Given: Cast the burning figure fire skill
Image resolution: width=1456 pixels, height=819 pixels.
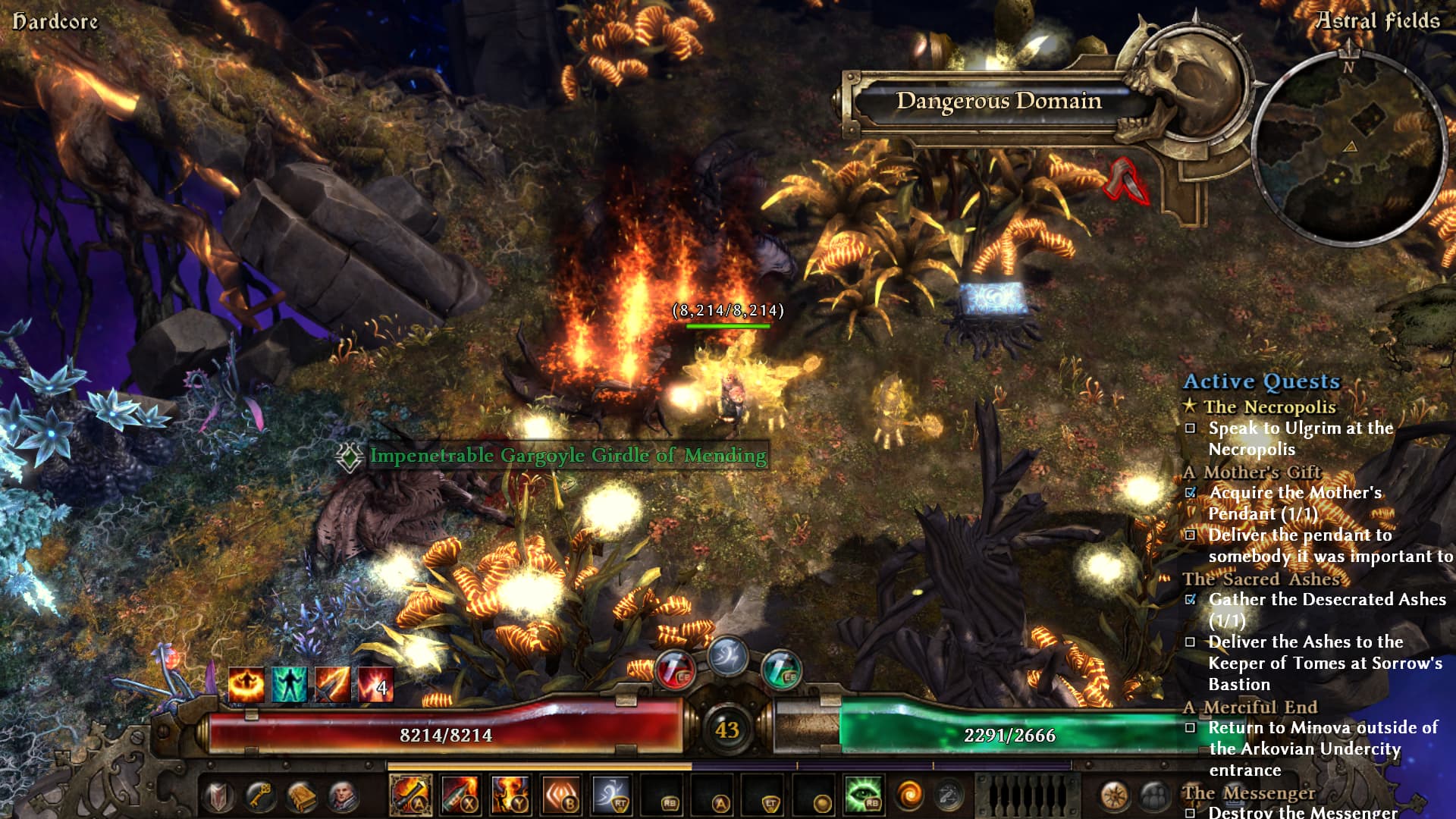Looking at the screenshot, I should (510, 796).
